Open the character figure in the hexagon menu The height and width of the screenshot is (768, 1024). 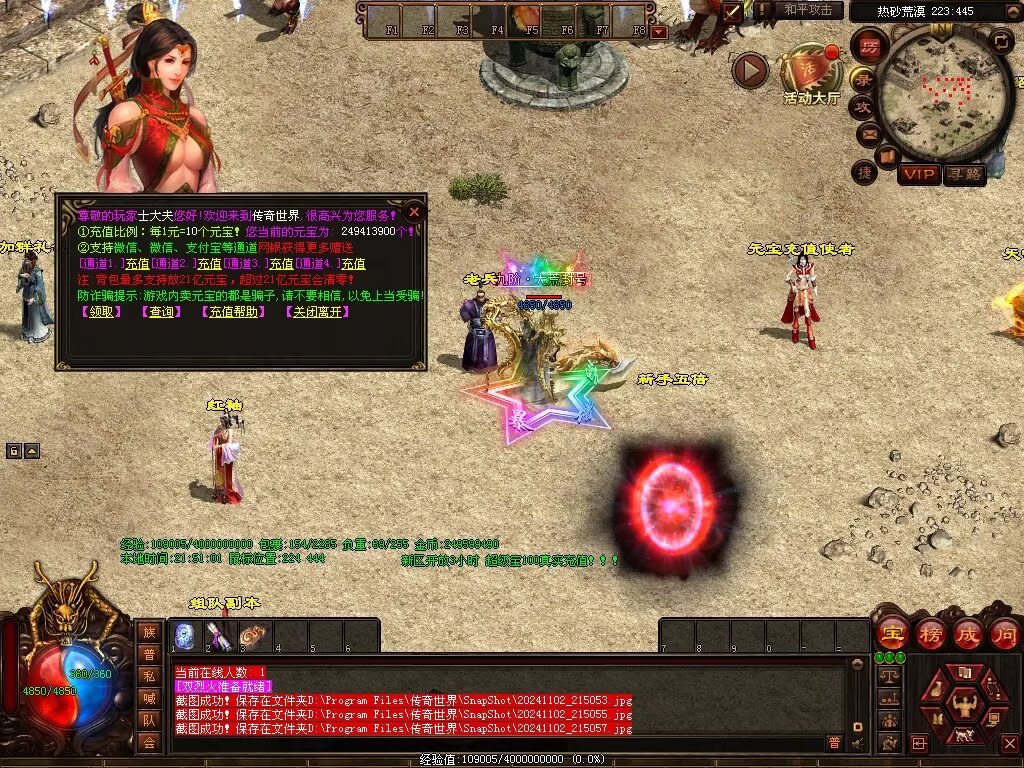click(x=964, y=702)
